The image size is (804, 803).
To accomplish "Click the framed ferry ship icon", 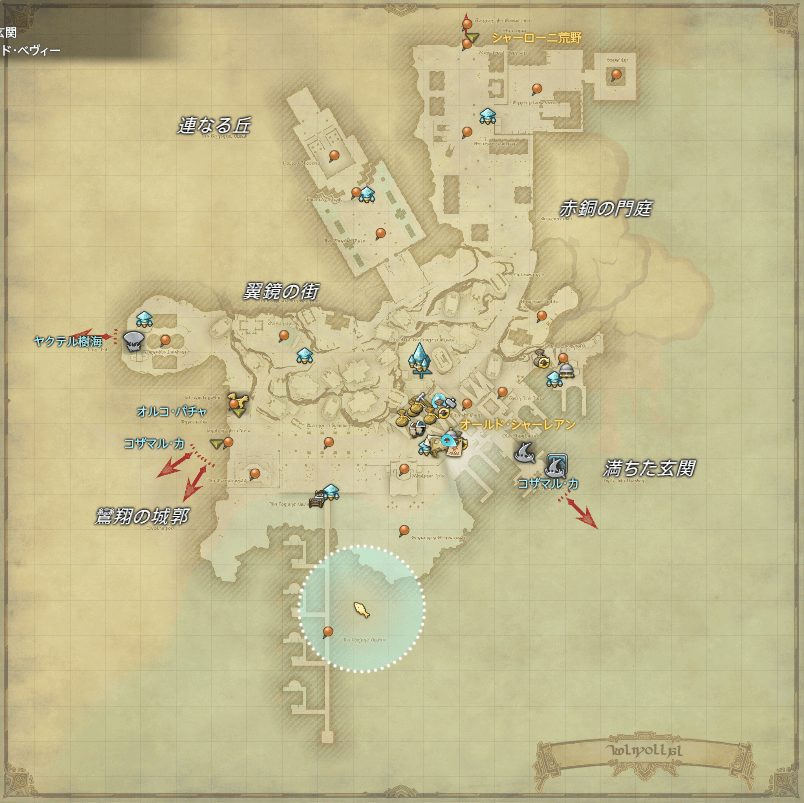I will [556, 464].
